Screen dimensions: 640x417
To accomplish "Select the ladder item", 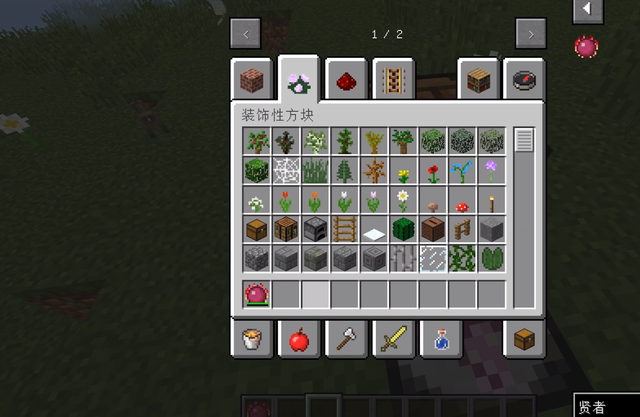I will tap(345, 229).
